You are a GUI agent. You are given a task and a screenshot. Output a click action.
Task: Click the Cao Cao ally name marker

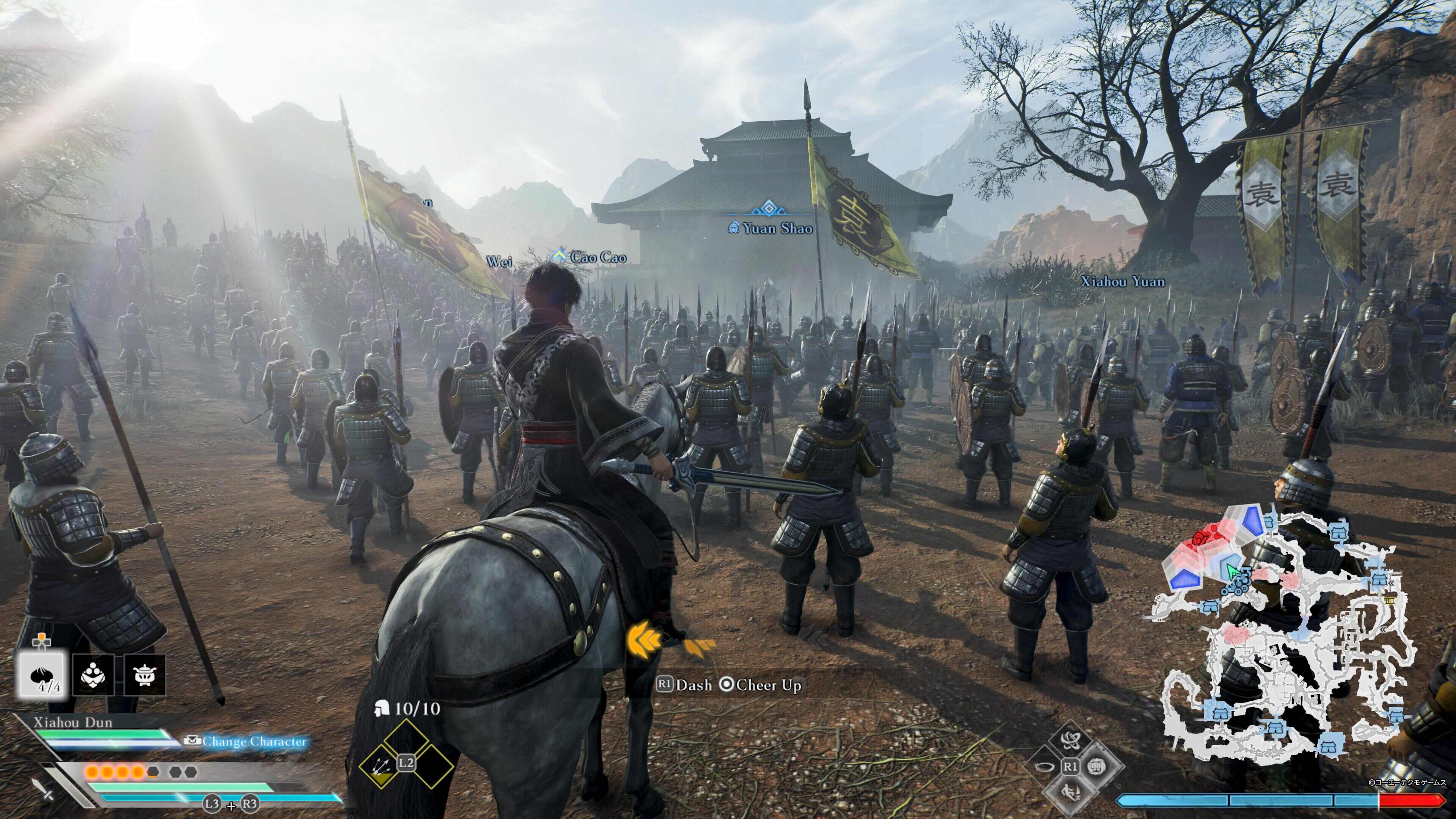(x=592, y=257)
